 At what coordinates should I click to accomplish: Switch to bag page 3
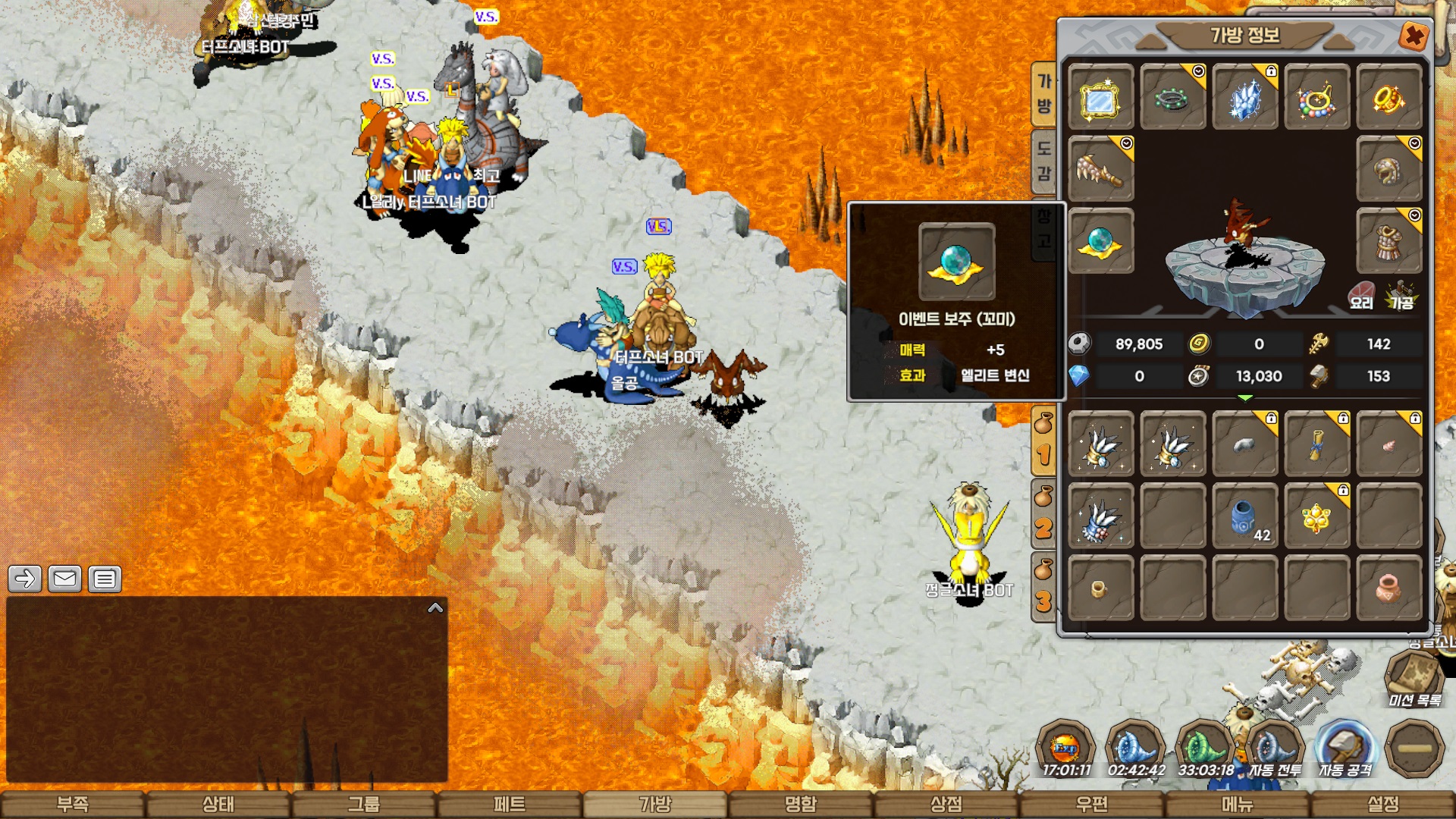(1044, 590)
